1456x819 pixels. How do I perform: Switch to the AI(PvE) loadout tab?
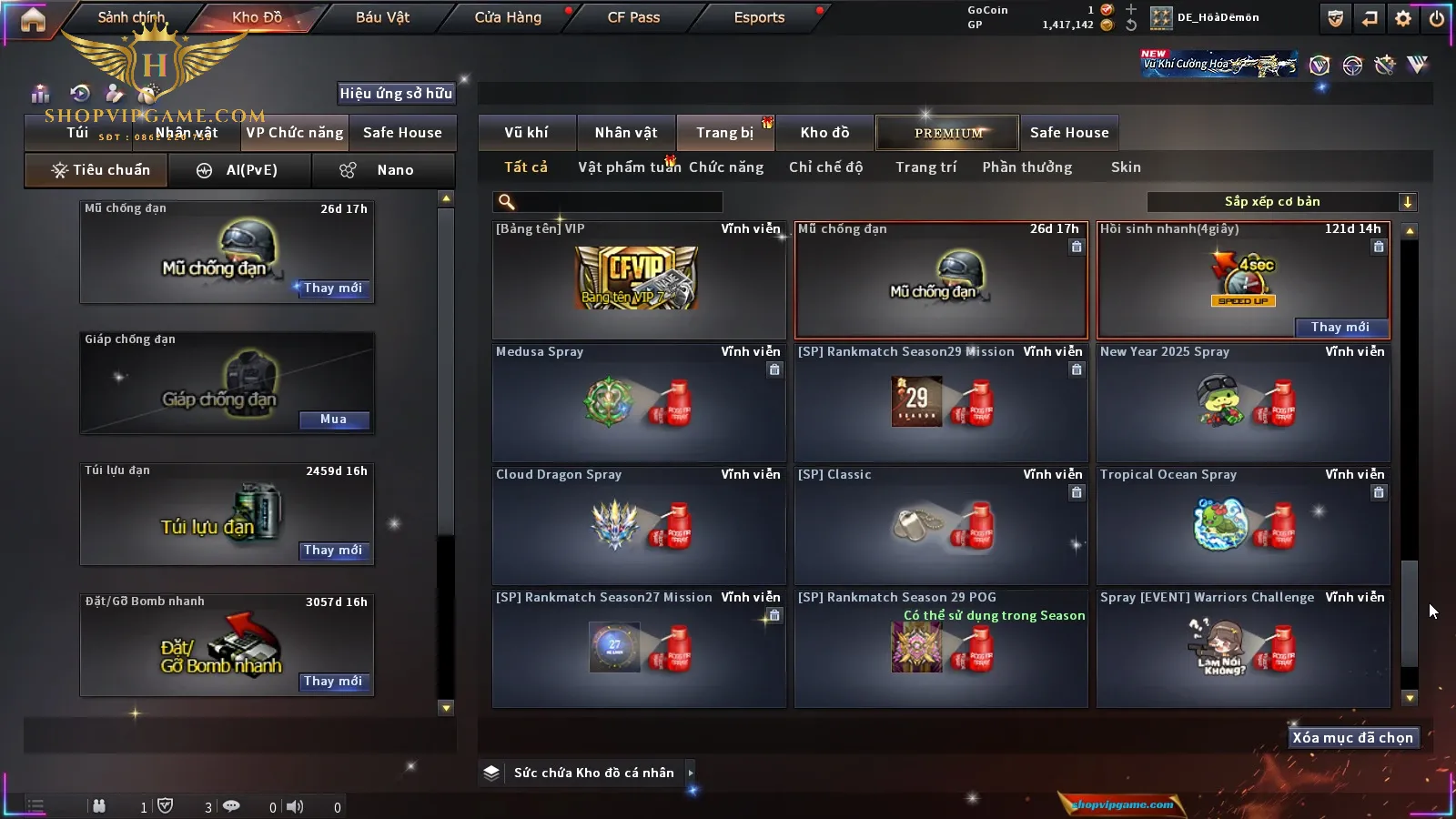pyautogui.click(x=240, y=170)
